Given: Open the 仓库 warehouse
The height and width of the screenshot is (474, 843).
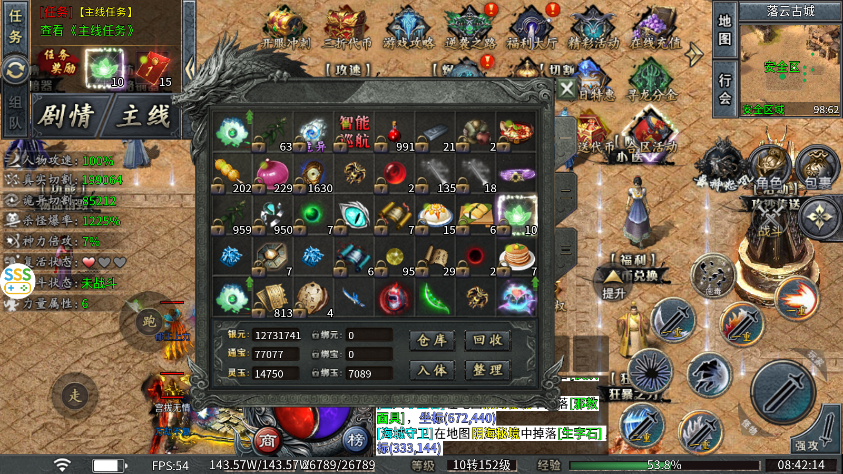Looking at the screenshot, I should 433,340.
